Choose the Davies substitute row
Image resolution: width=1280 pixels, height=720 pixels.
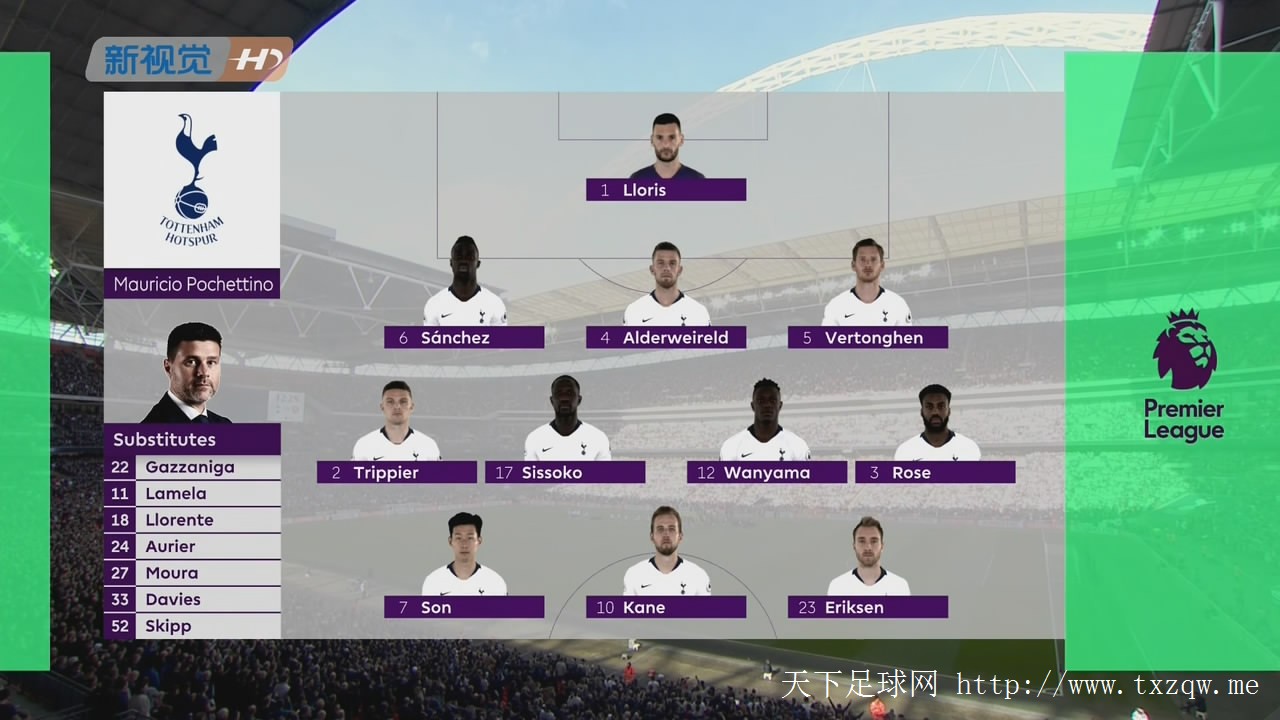[192, 600]
